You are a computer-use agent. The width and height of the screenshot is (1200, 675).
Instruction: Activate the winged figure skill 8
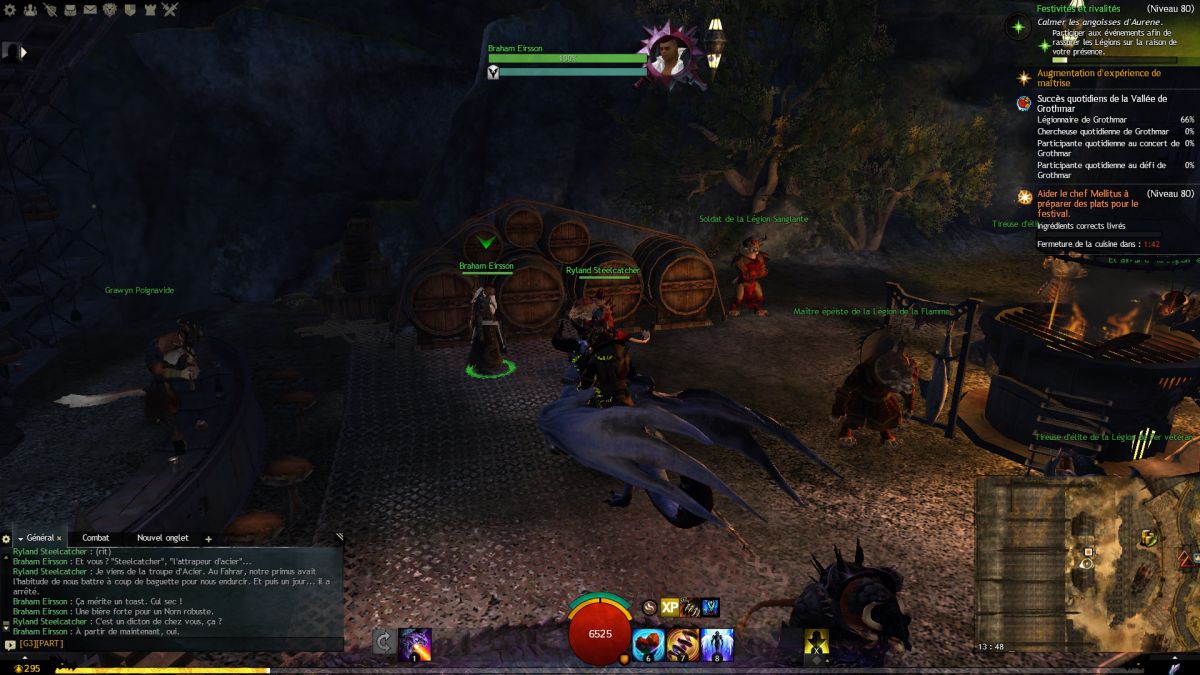[x=717, y=643]
